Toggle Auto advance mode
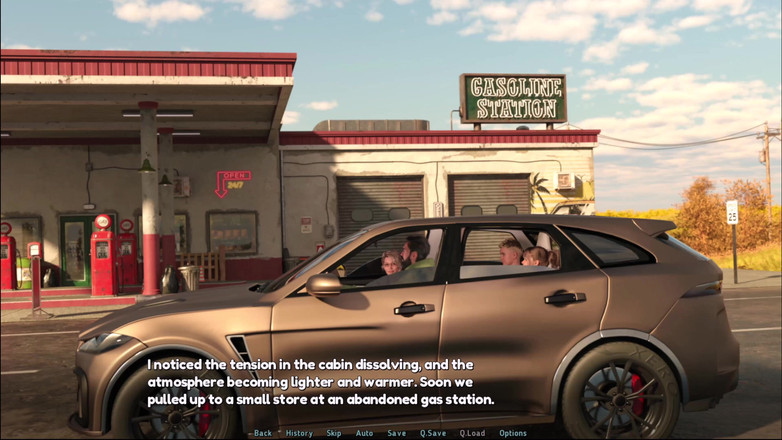This screenshot has height=440, width=782. pos(364,433)
